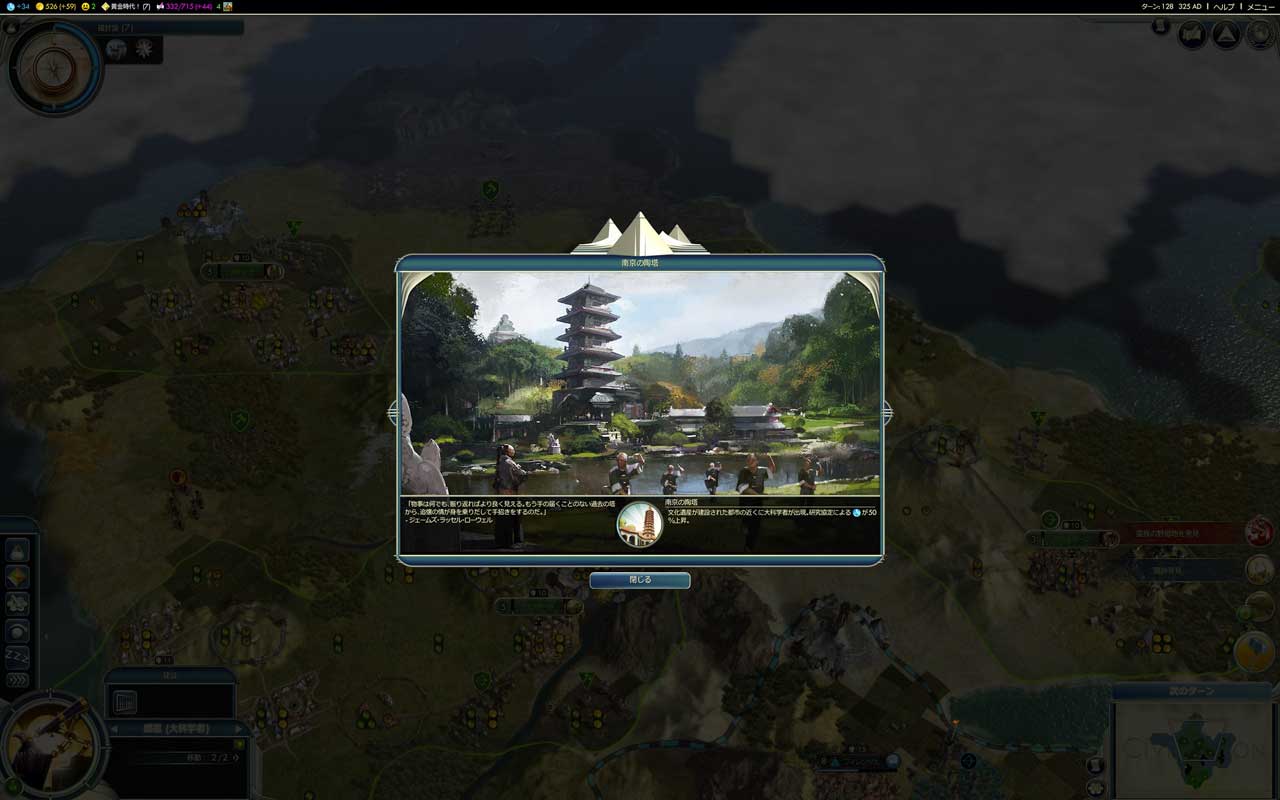1280x800 pixels.
Task: Open the pyramid social policies button
Action: point(1226,36)
